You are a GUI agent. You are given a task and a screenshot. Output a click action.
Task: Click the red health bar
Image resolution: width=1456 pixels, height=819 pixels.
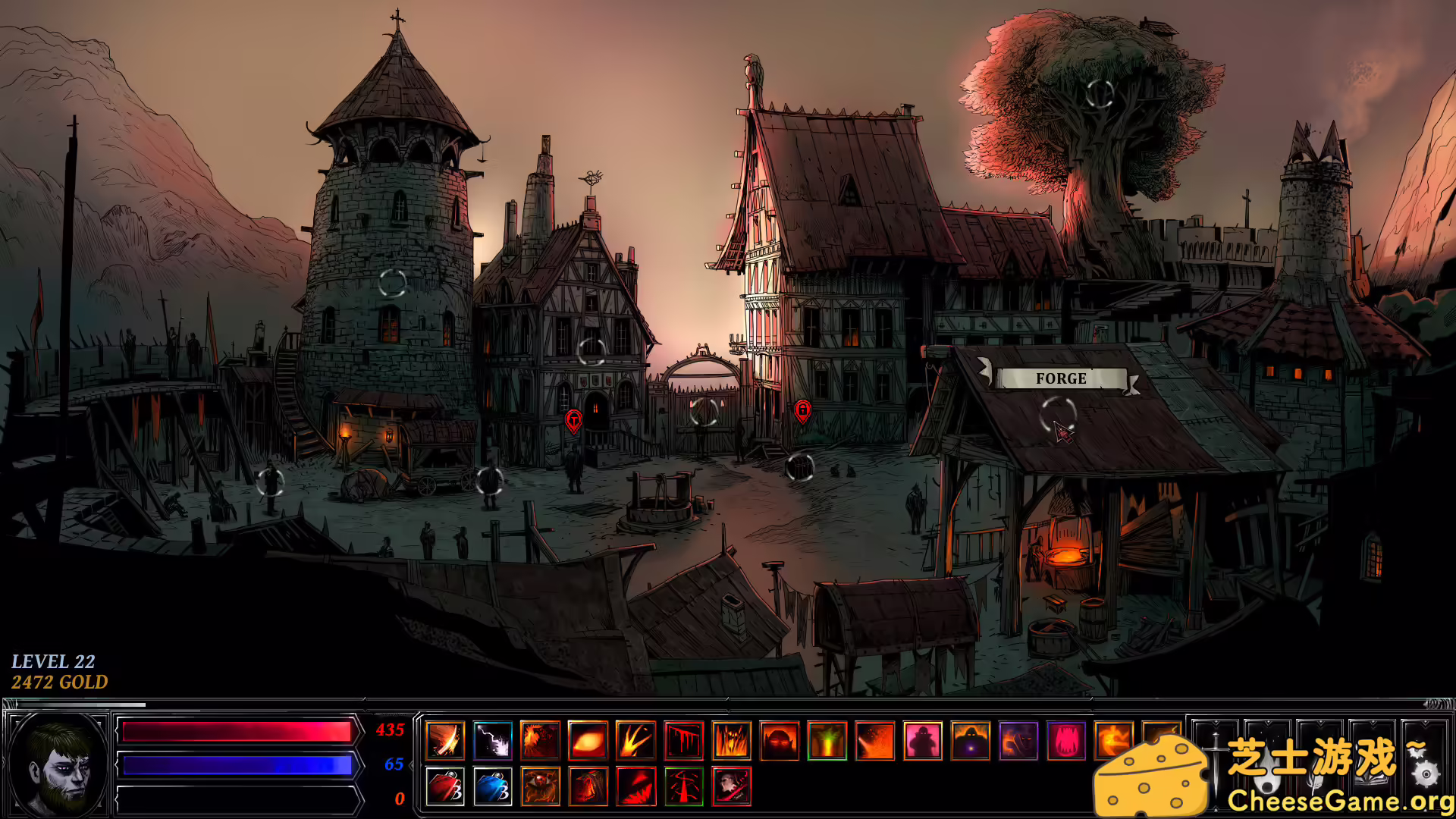click(235, 733)
